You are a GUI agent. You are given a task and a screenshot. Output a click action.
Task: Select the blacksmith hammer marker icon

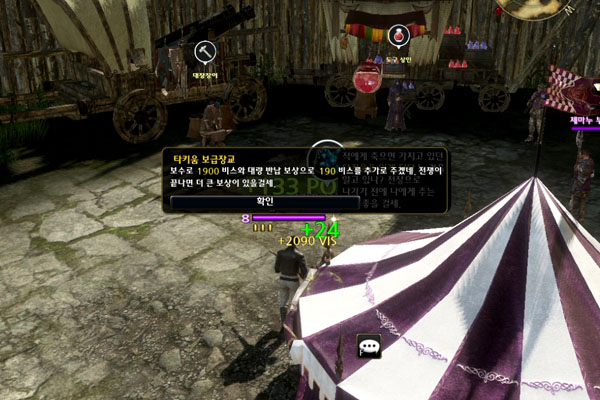click(x=204, y=50)
